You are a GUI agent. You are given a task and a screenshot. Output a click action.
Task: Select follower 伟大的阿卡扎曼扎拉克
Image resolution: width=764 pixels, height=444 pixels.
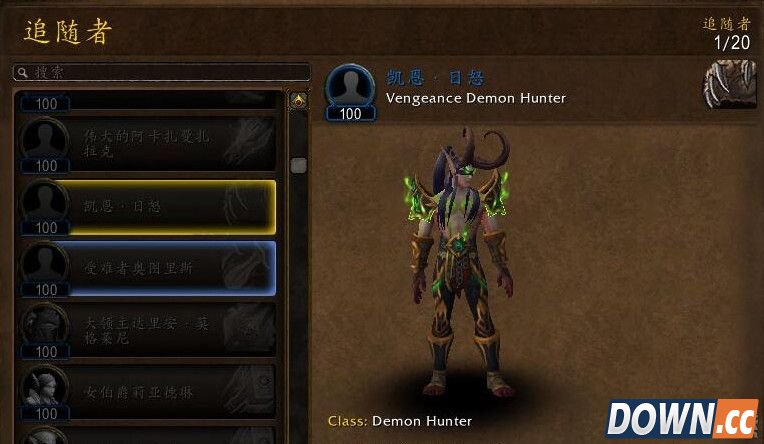click(x=148, y=144)
